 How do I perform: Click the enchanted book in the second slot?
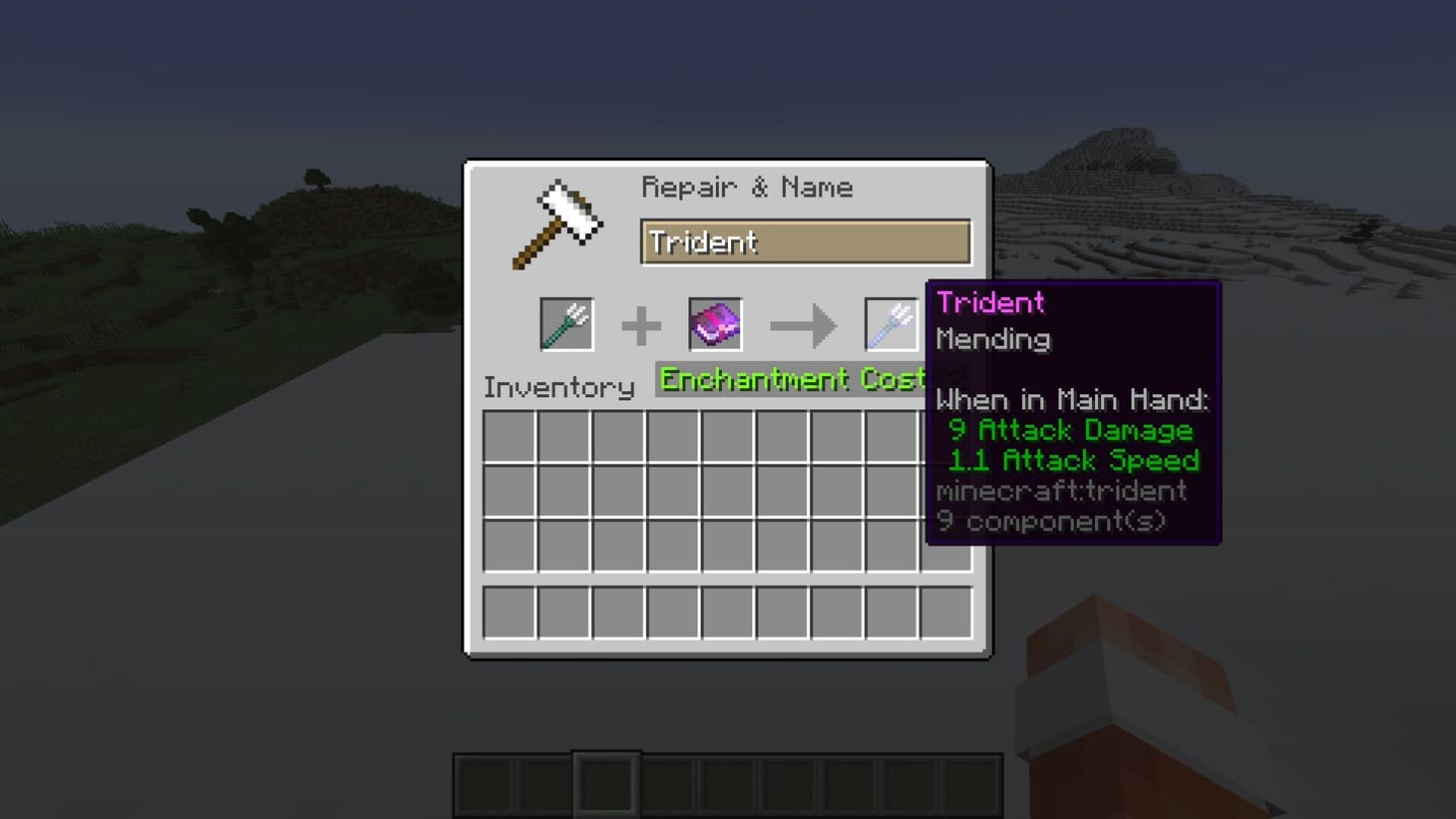714,323
